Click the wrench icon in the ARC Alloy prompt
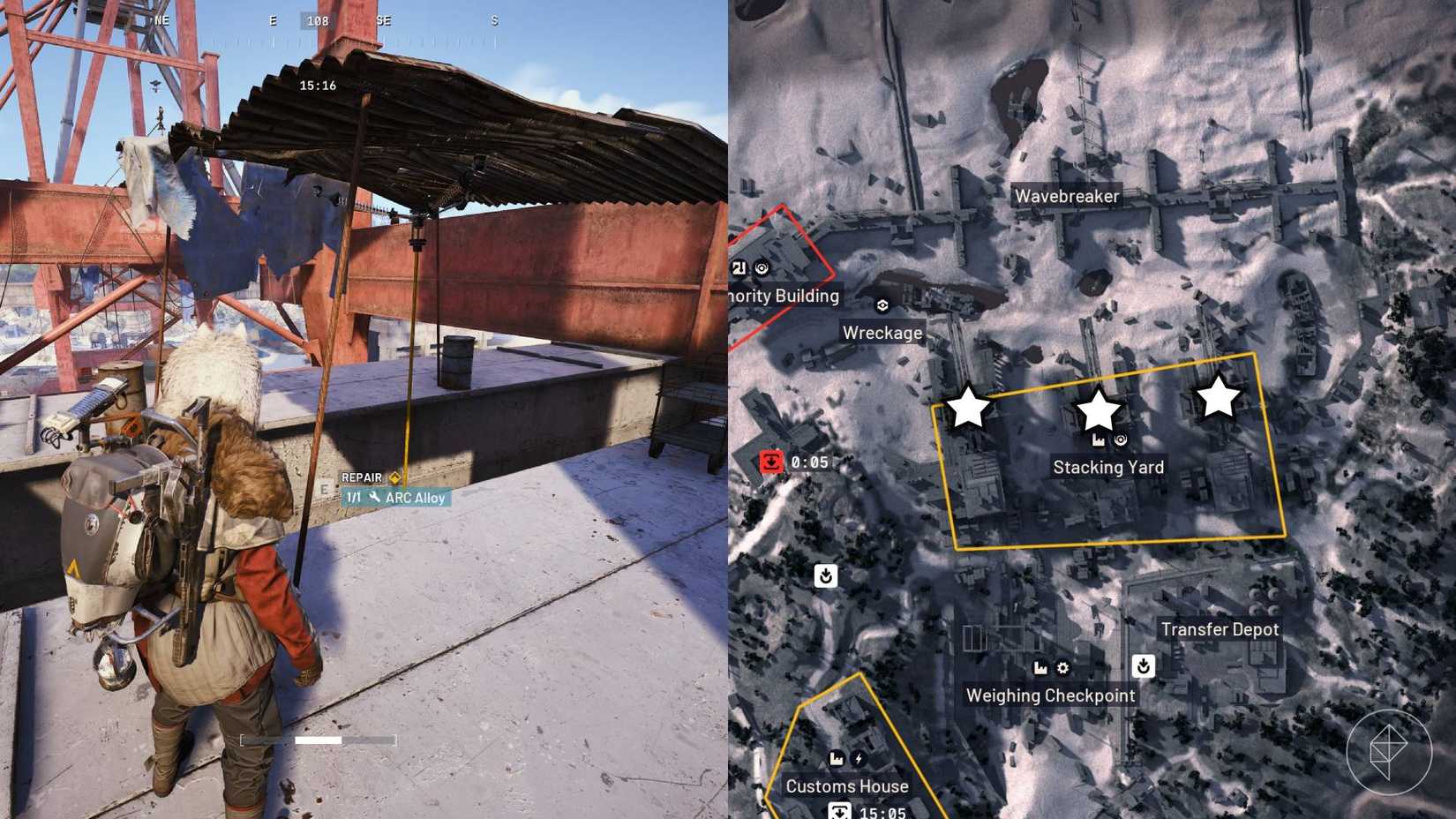 click(x=374, y=498)
